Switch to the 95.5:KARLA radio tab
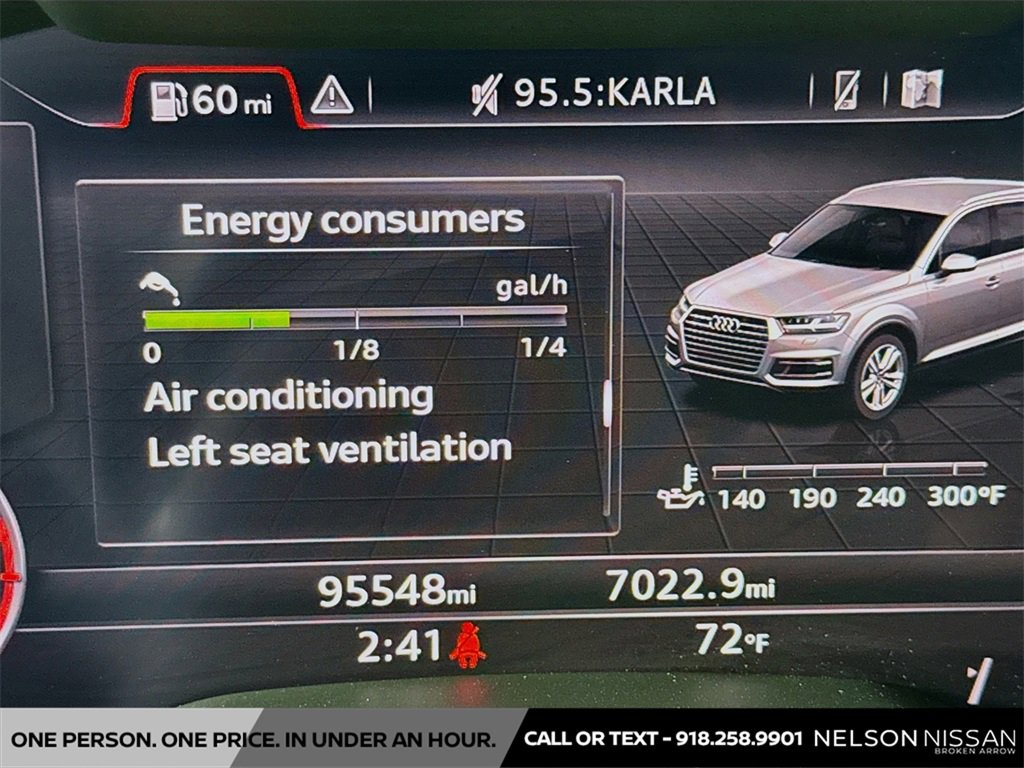Screen dimensions: 1024x768 594,93
